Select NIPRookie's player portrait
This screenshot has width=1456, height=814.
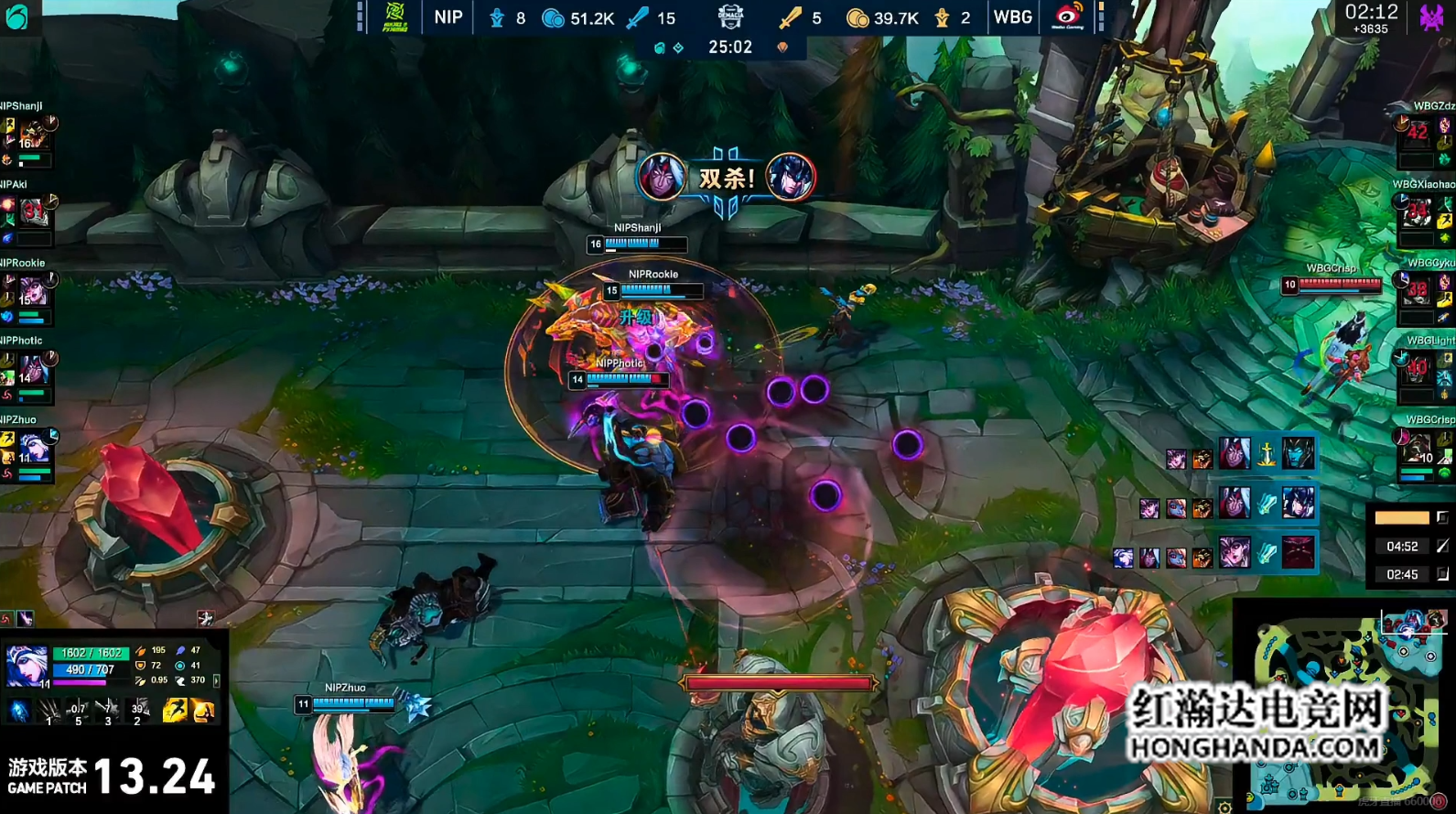tap(35, 291)
